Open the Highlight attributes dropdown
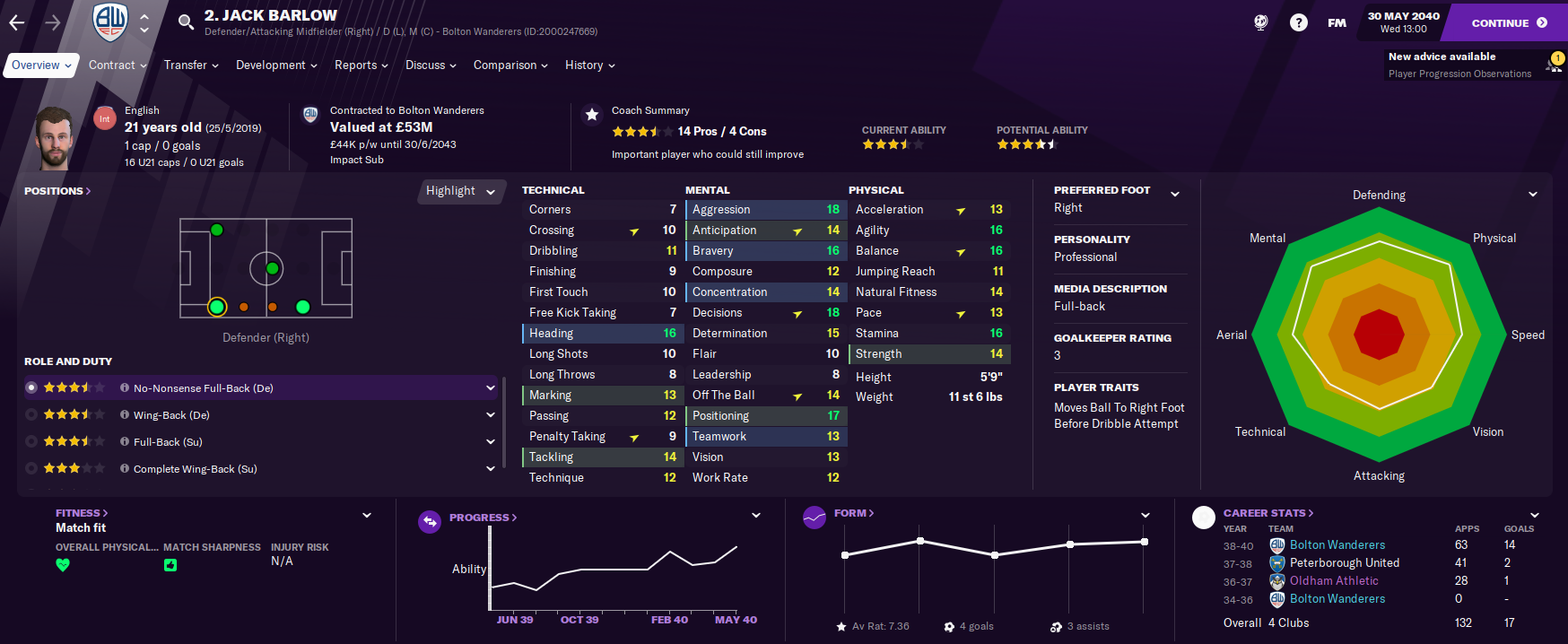 pyautogui.click(x=460, y=191)
